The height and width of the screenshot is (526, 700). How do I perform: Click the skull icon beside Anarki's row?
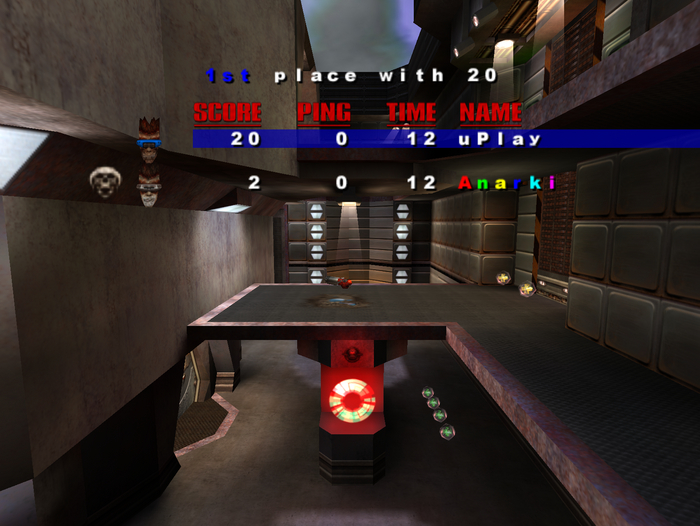pyautogui.click(x=104, y=182)
